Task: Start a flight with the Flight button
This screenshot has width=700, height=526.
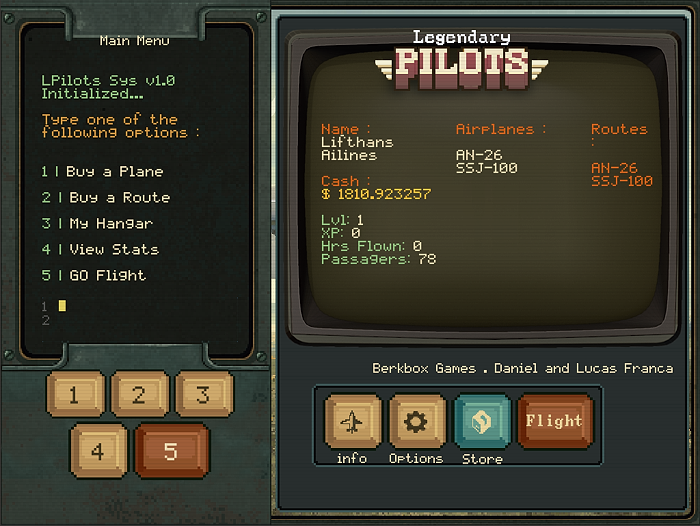Action: [x=555, y=421]
